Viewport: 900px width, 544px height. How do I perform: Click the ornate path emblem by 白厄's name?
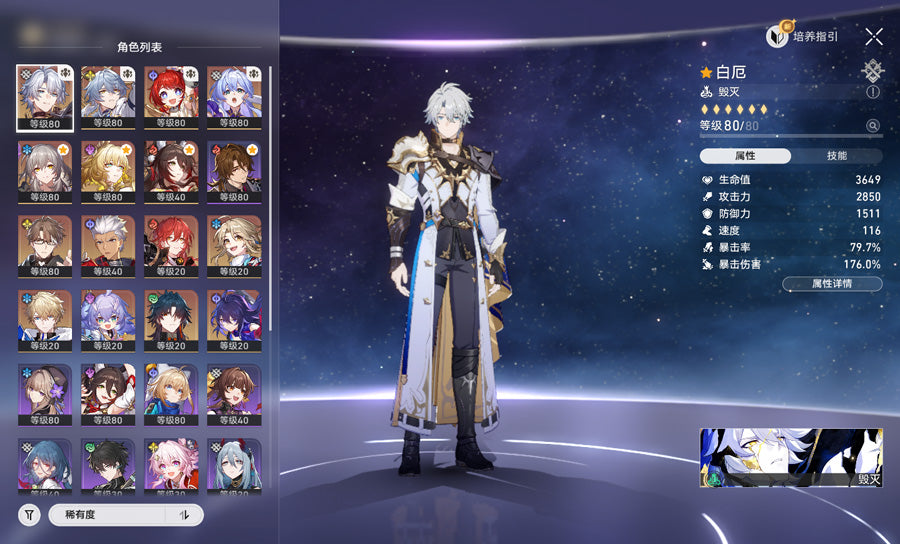(872, 70)
